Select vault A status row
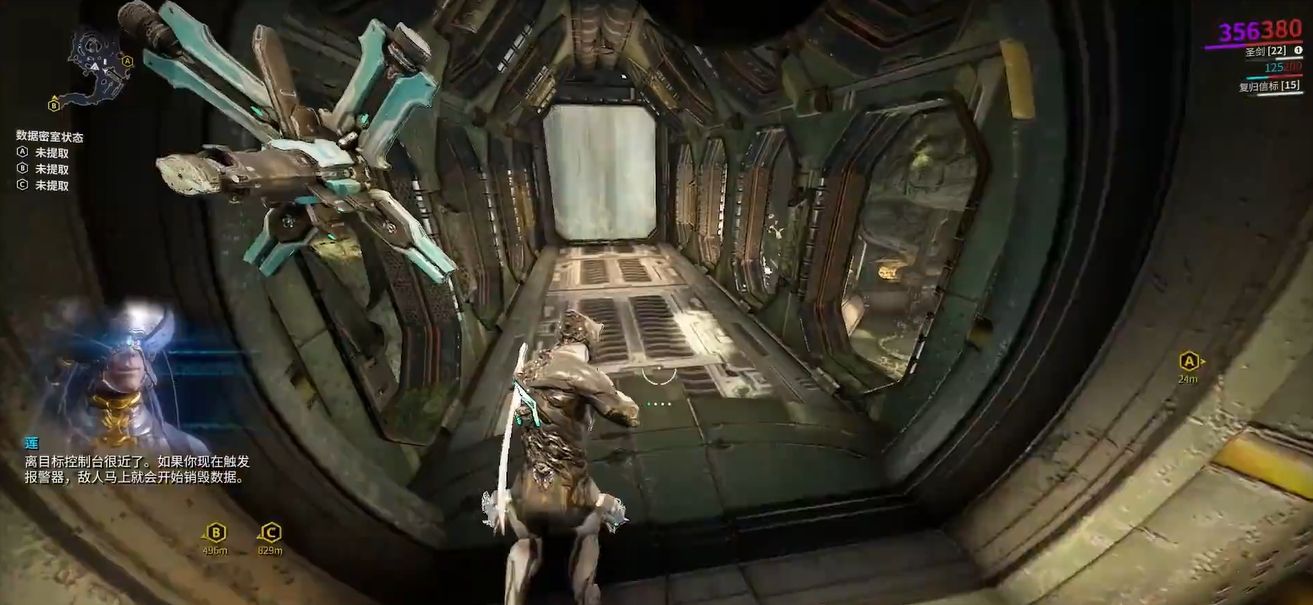The image size is (1313, 605). pyautogui.click(x=43, y=153)
